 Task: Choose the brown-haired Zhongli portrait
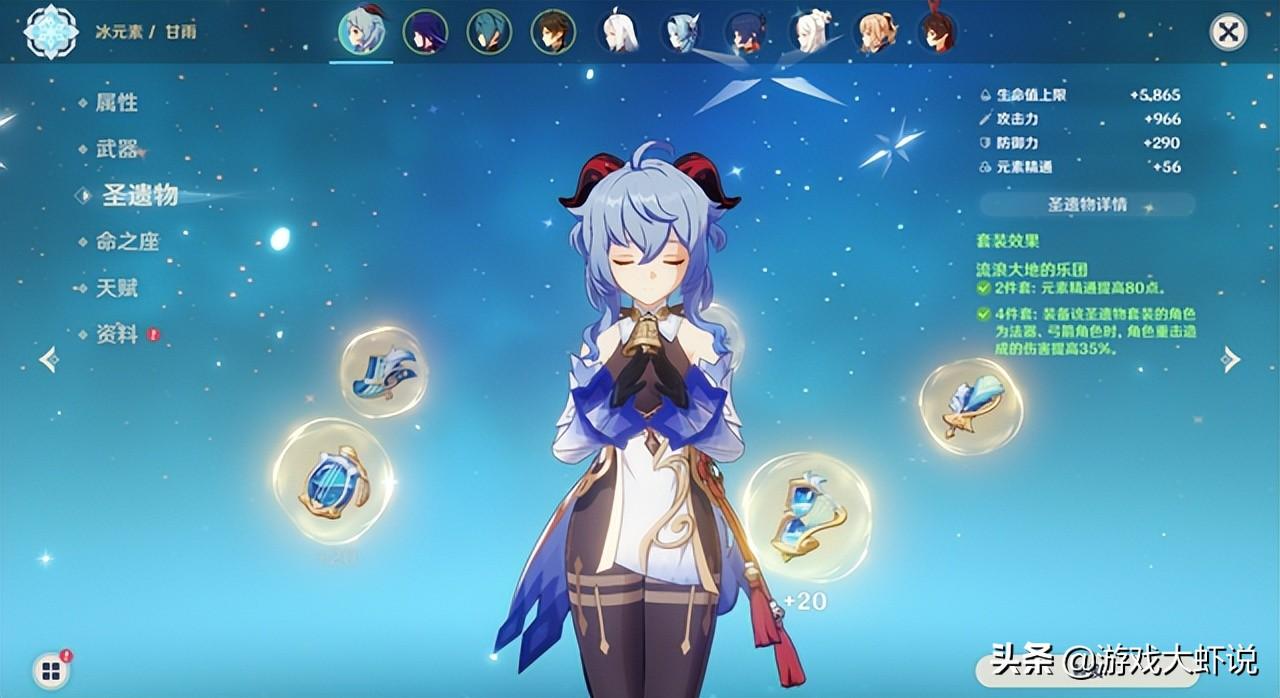(553, 32)
